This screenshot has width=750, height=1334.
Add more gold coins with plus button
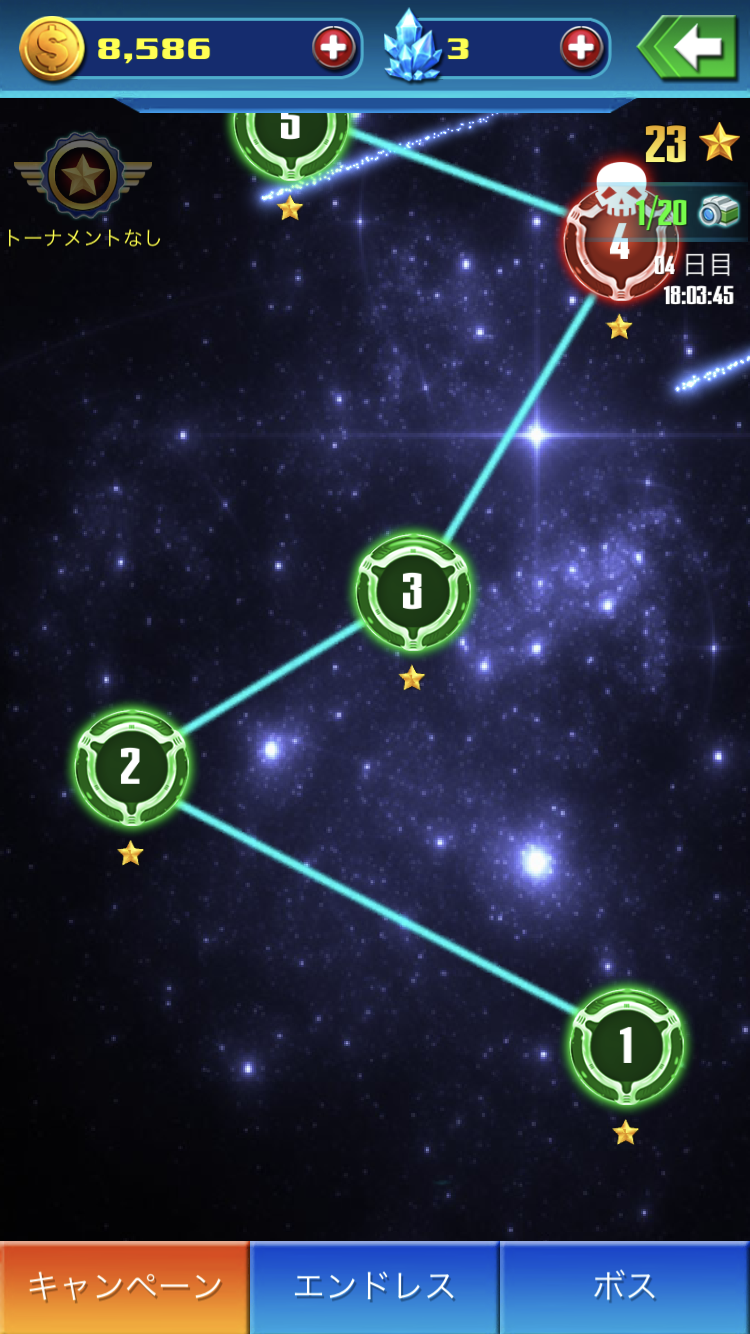(x=334, y=47)
